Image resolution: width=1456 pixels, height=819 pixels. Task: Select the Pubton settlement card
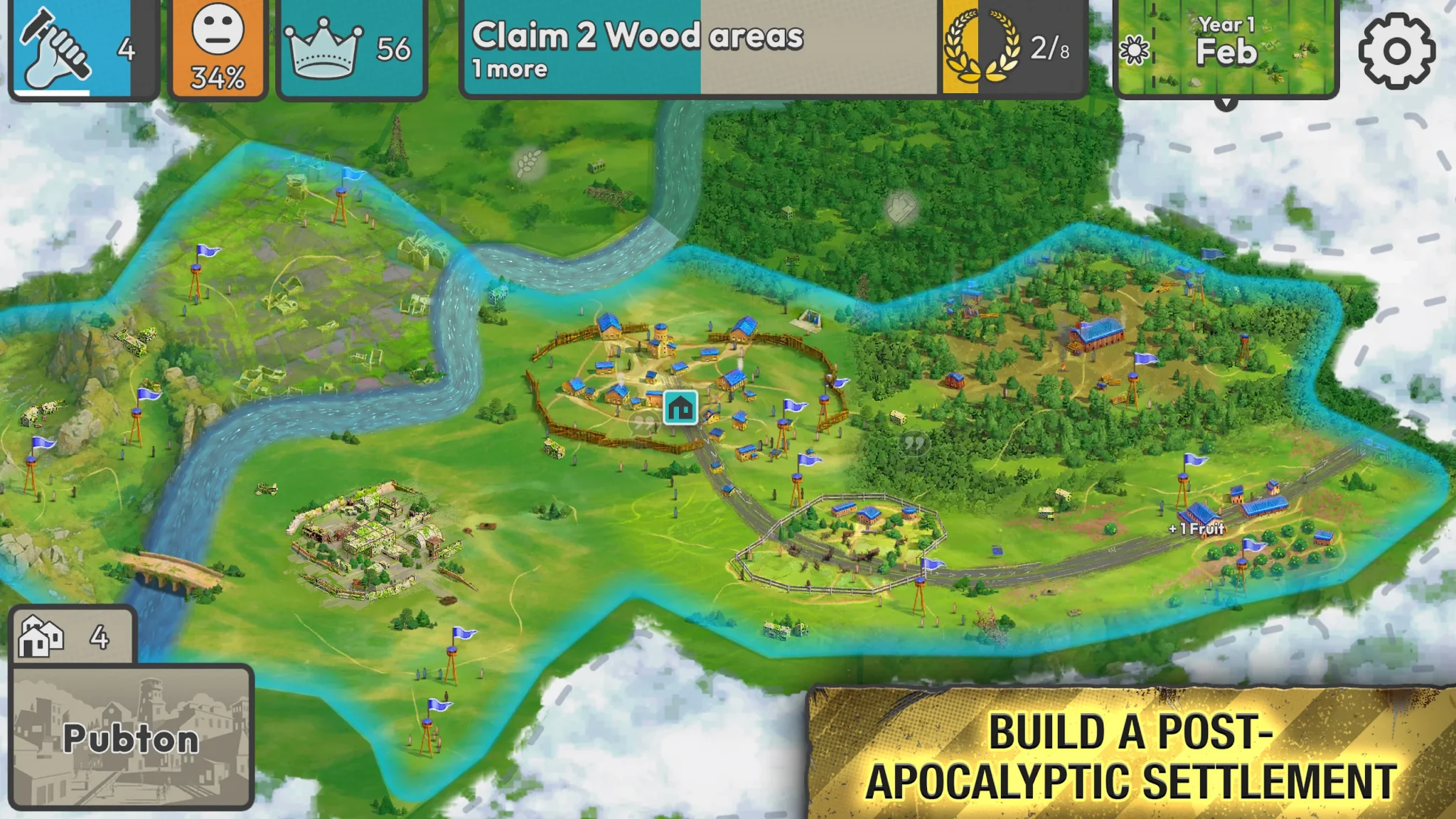(x=132, y=737)
